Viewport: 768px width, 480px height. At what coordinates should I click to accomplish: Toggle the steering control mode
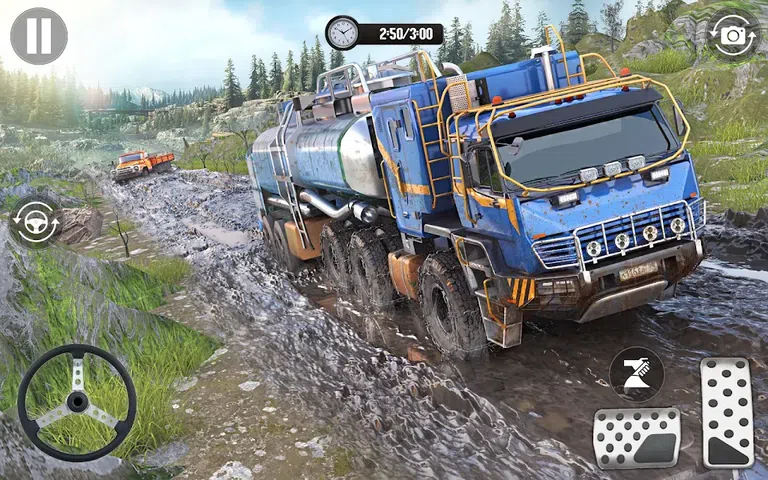(35, 220)
